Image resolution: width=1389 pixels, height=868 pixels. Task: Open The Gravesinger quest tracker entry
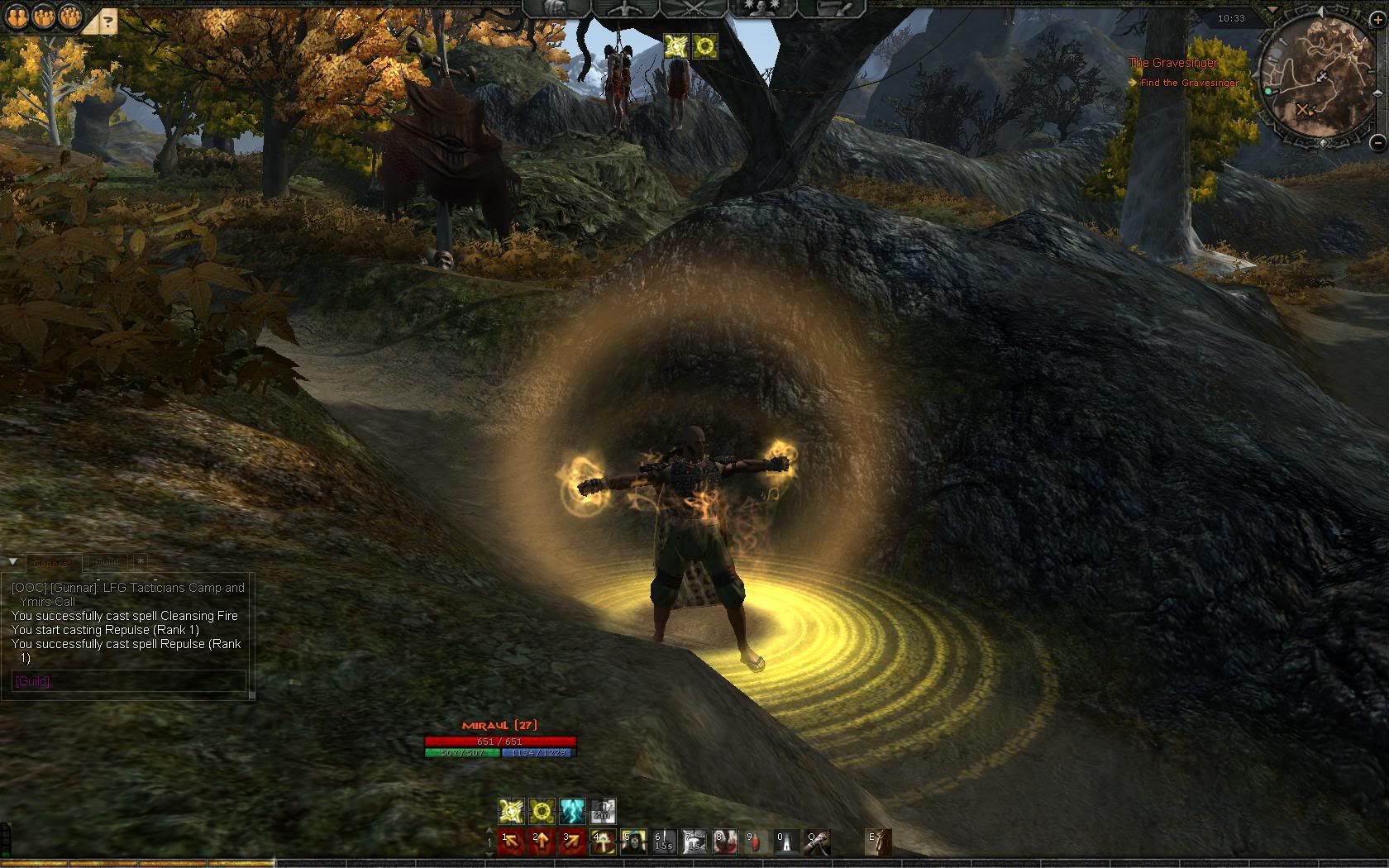[x=1172, y=63]
